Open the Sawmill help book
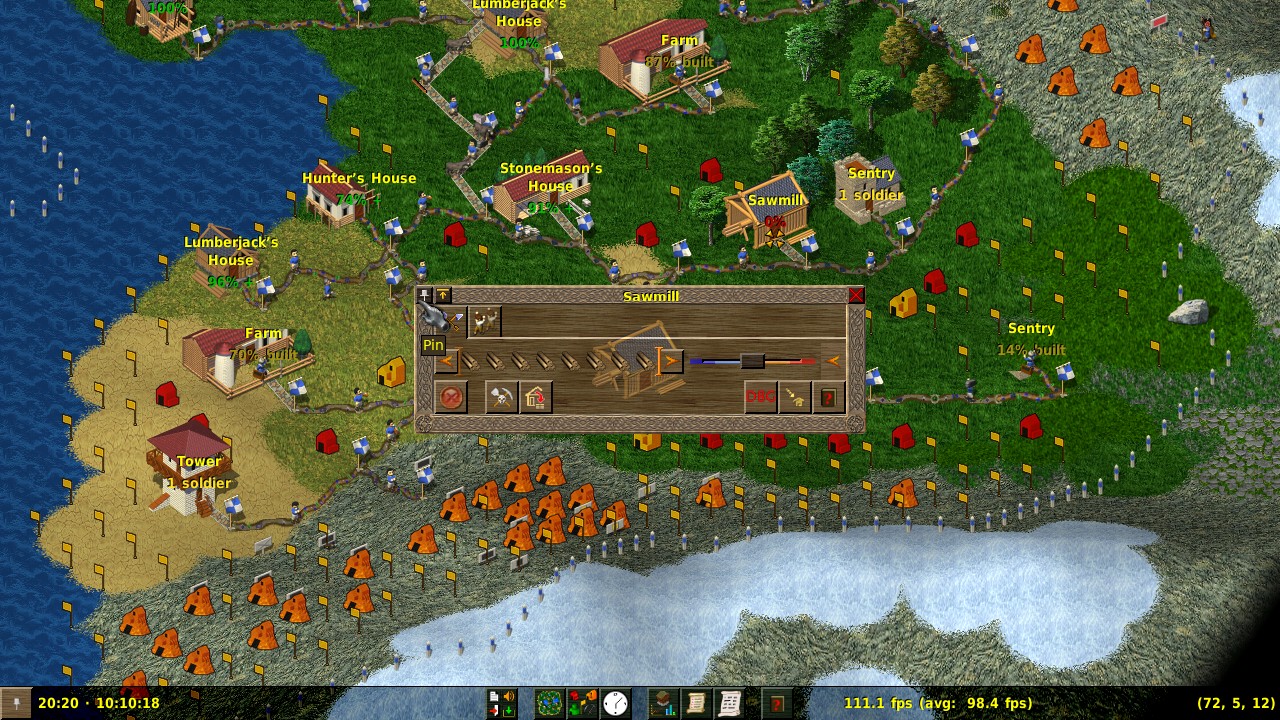Viewport: 1280px width, 720px height. tap(829, 397)
